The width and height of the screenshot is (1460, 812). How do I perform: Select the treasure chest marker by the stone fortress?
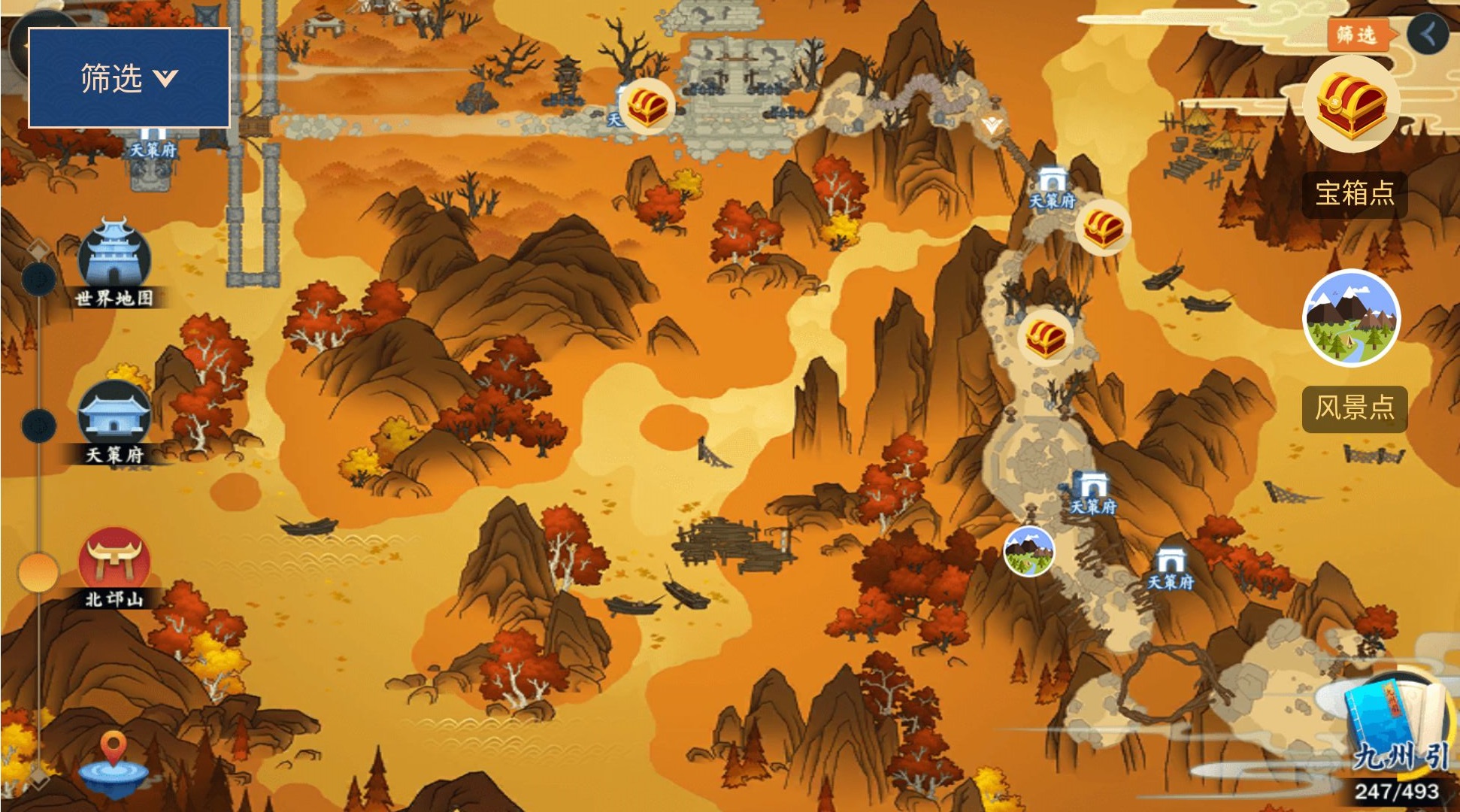click(x=647, y=106)
